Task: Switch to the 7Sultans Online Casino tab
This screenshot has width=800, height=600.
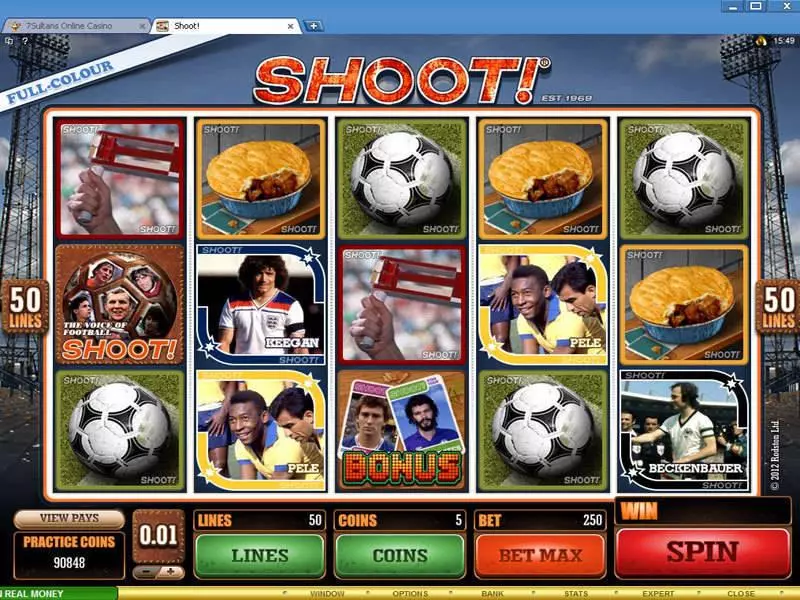Action: click(76, 25)
